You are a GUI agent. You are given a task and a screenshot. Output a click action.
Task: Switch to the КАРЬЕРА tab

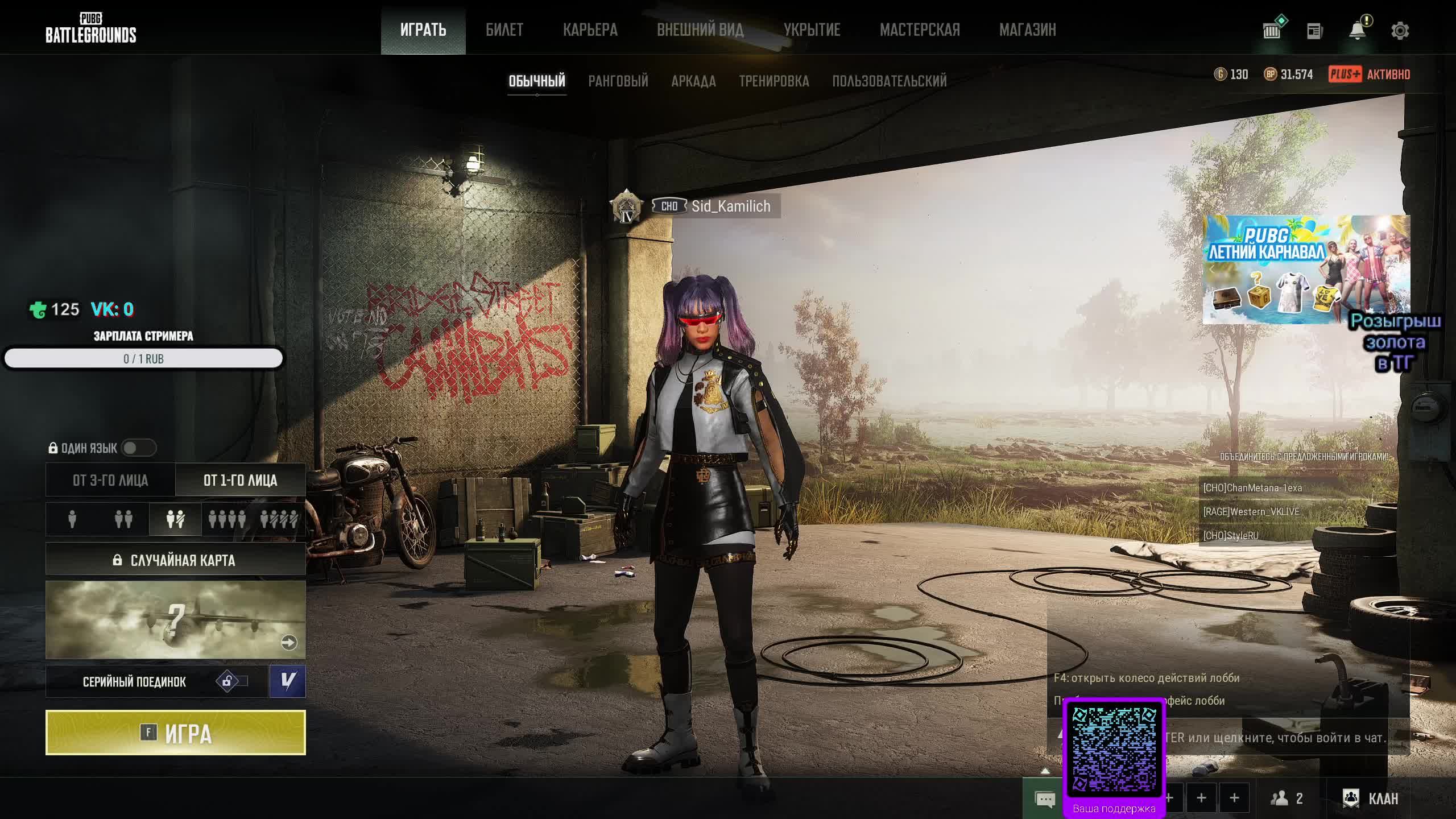tap(590, 30)
